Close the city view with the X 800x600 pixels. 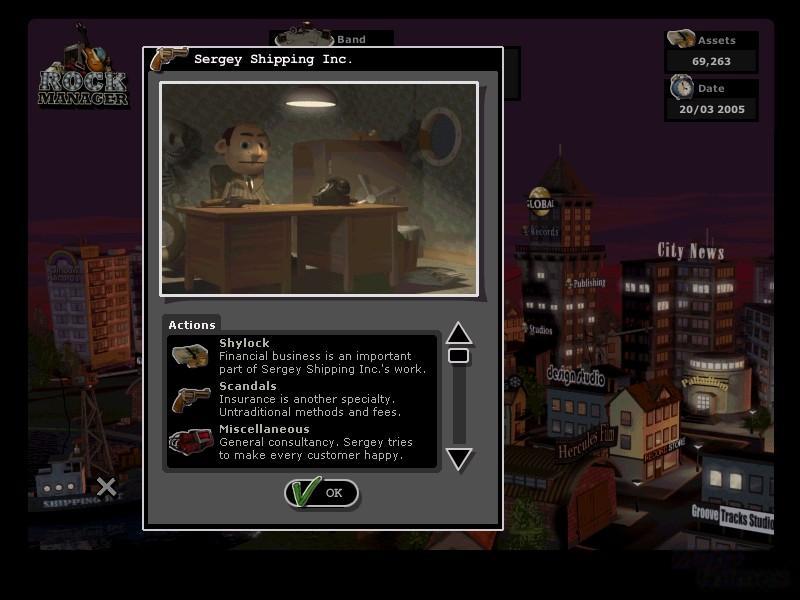pos(106,487)
